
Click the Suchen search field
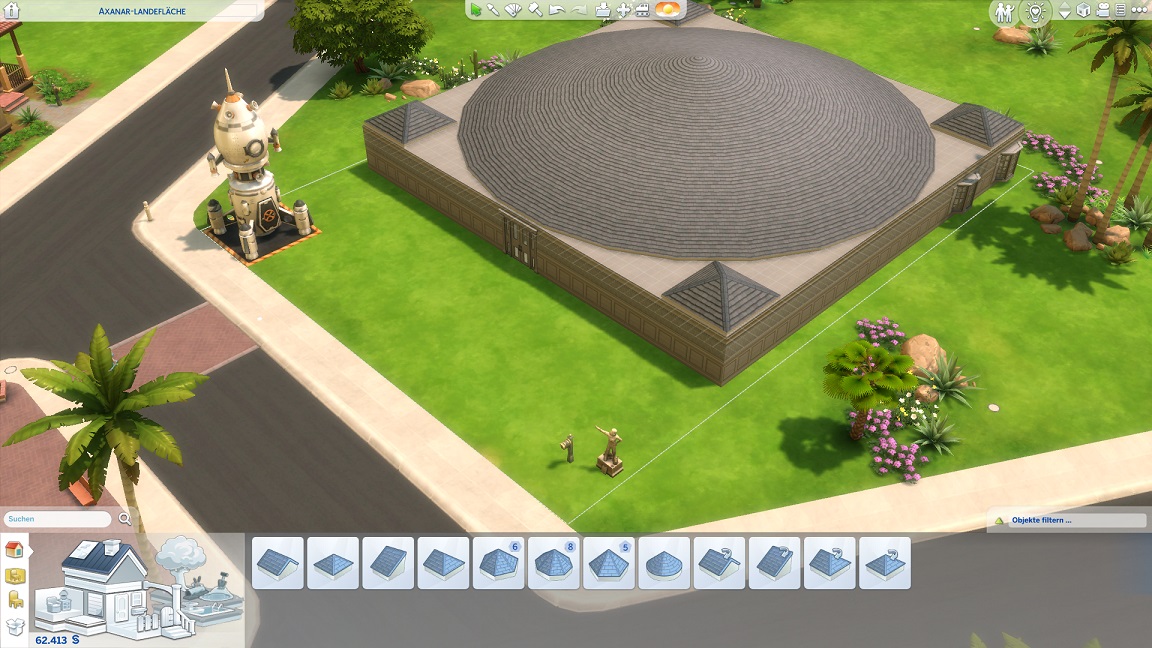[x=58, y=519]
